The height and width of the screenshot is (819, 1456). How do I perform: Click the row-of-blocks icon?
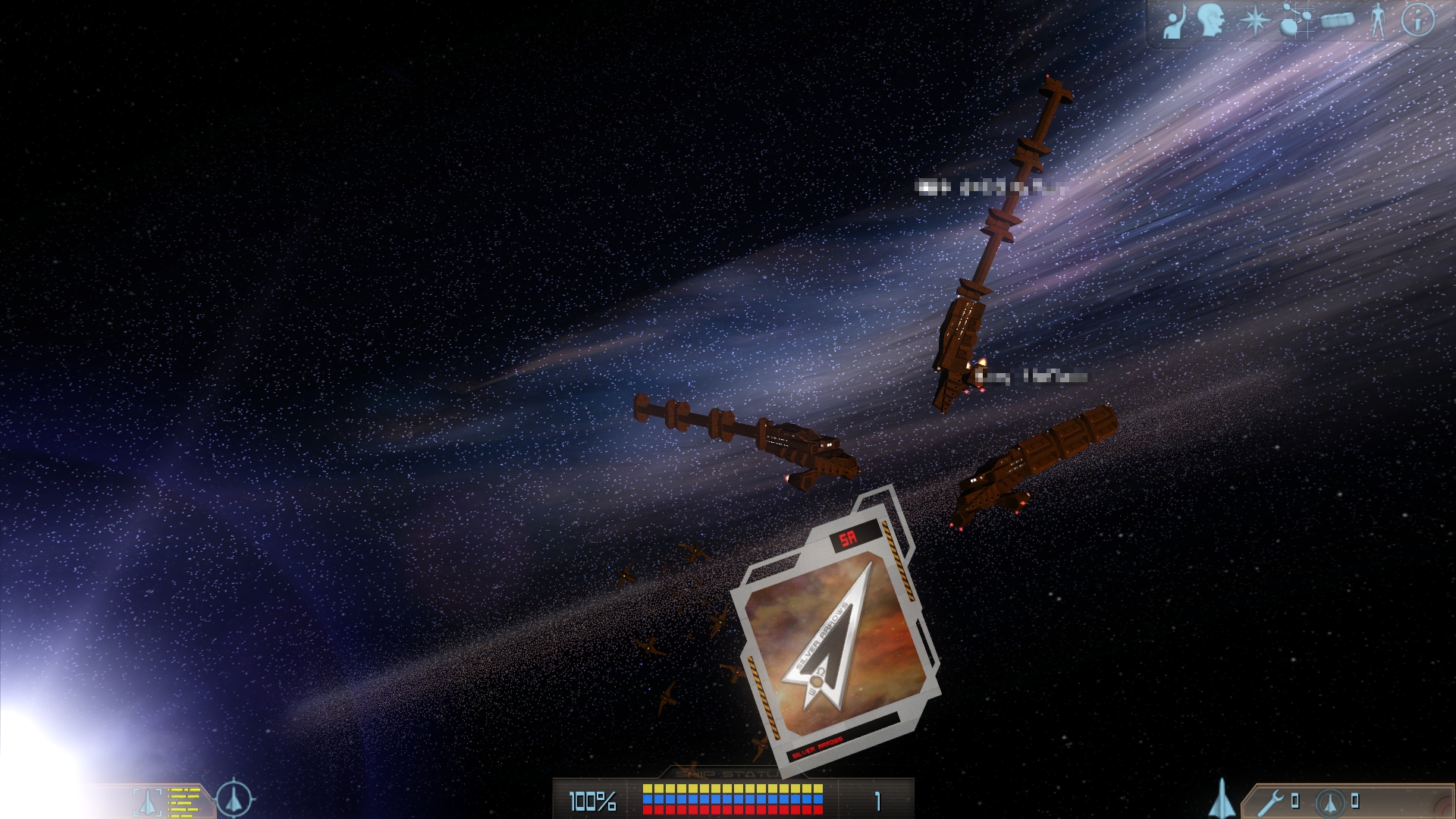click(1337, 20)
